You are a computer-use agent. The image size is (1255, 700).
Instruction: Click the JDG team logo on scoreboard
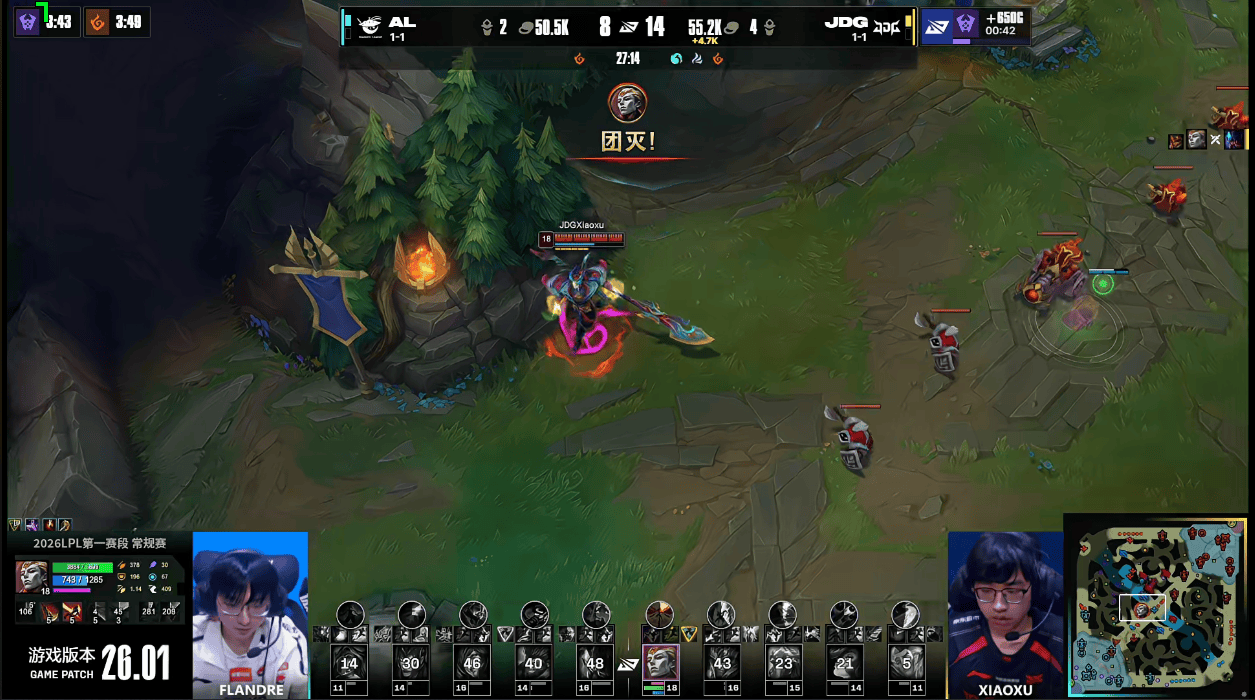(886, 26)
